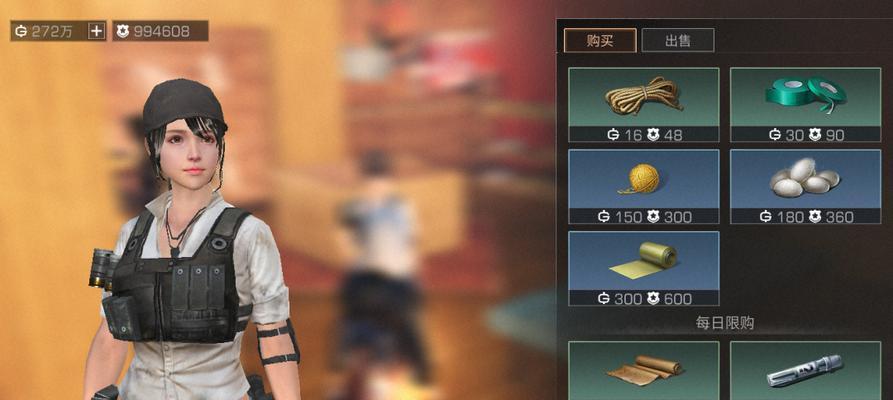Tap the plus button to add gold

point(96,31)
